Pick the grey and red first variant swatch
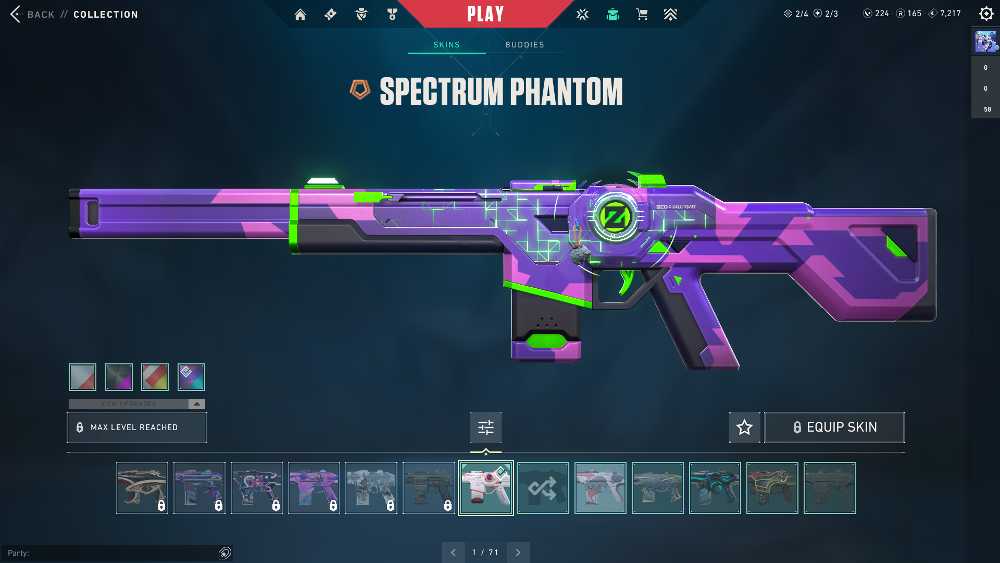This screenshot has height=563, width=1000. pos(83,377)
